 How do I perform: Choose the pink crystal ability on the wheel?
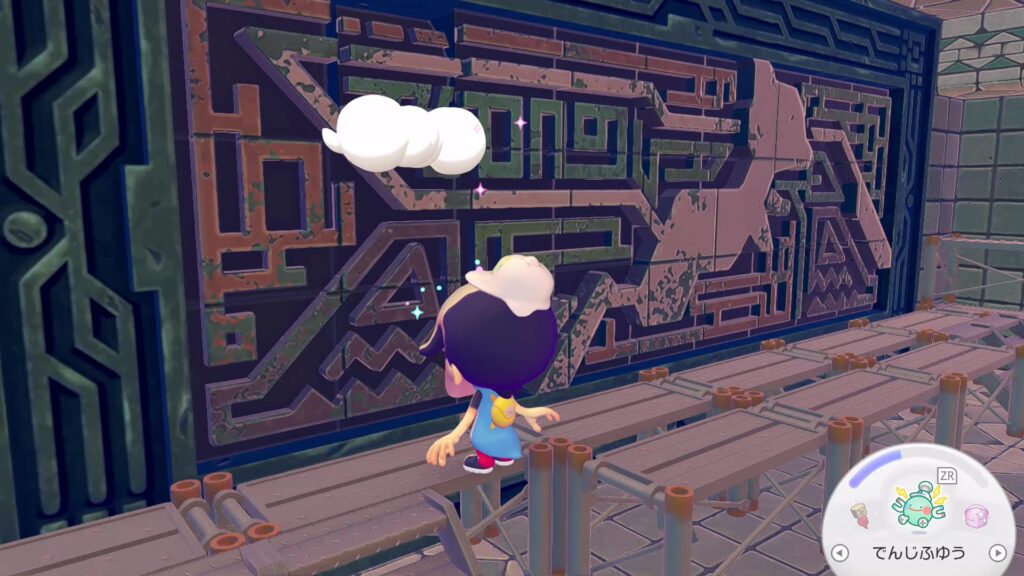(x=975, y=517)
